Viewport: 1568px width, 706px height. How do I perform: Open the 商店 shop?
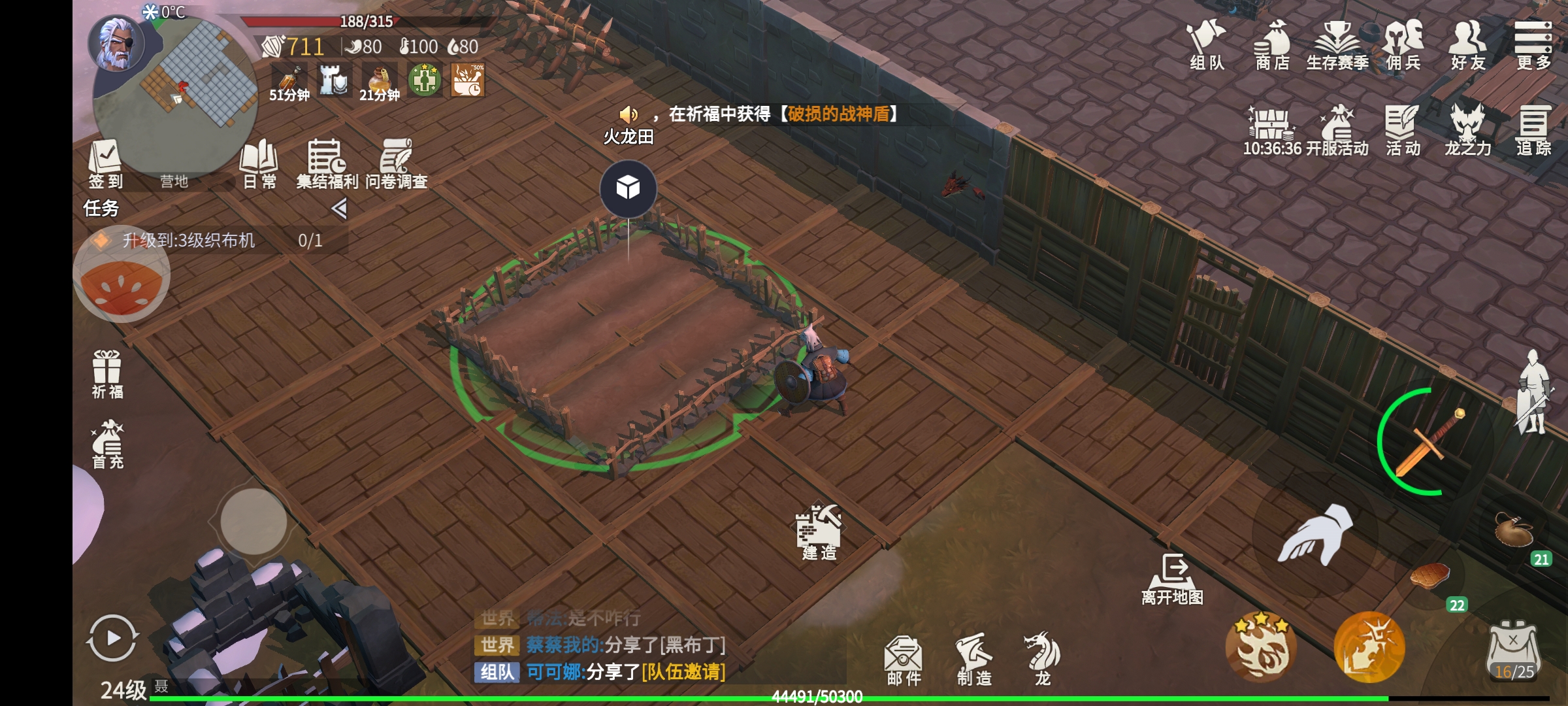pyautogui.click(x=1272, y=44)
